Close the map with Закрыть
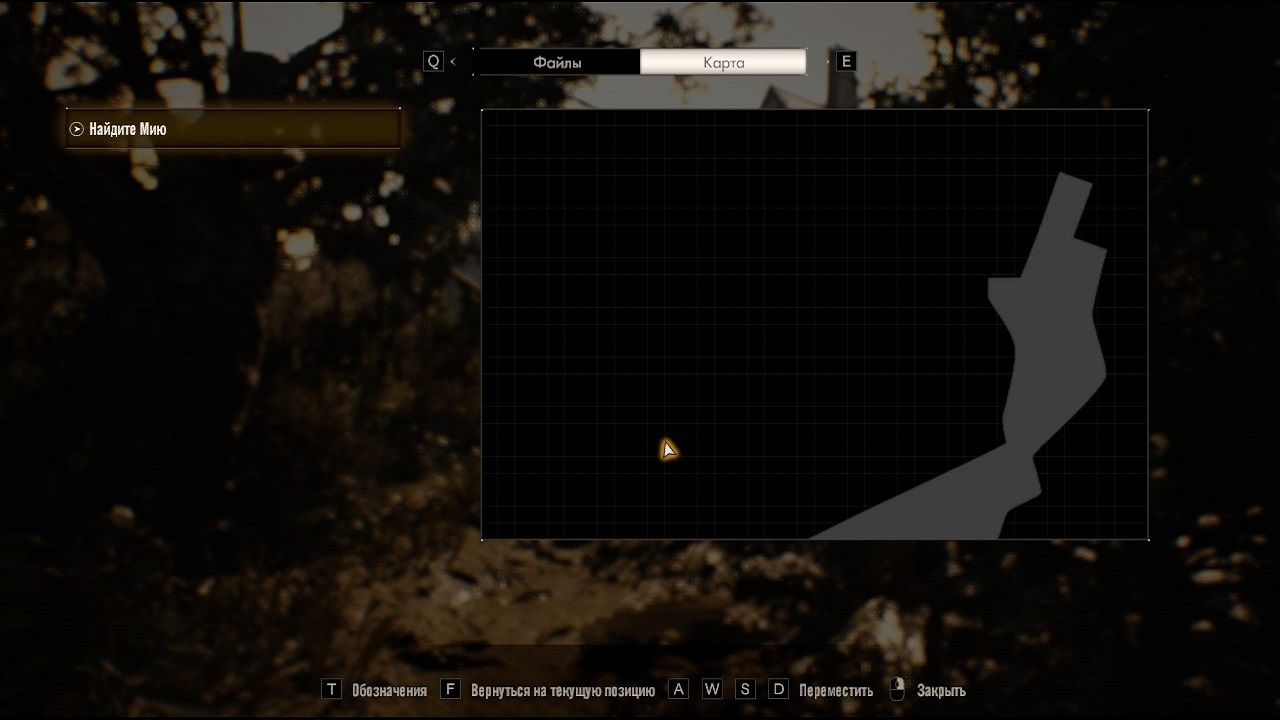The image size is (1280, 720). click(x=940, y=690)
